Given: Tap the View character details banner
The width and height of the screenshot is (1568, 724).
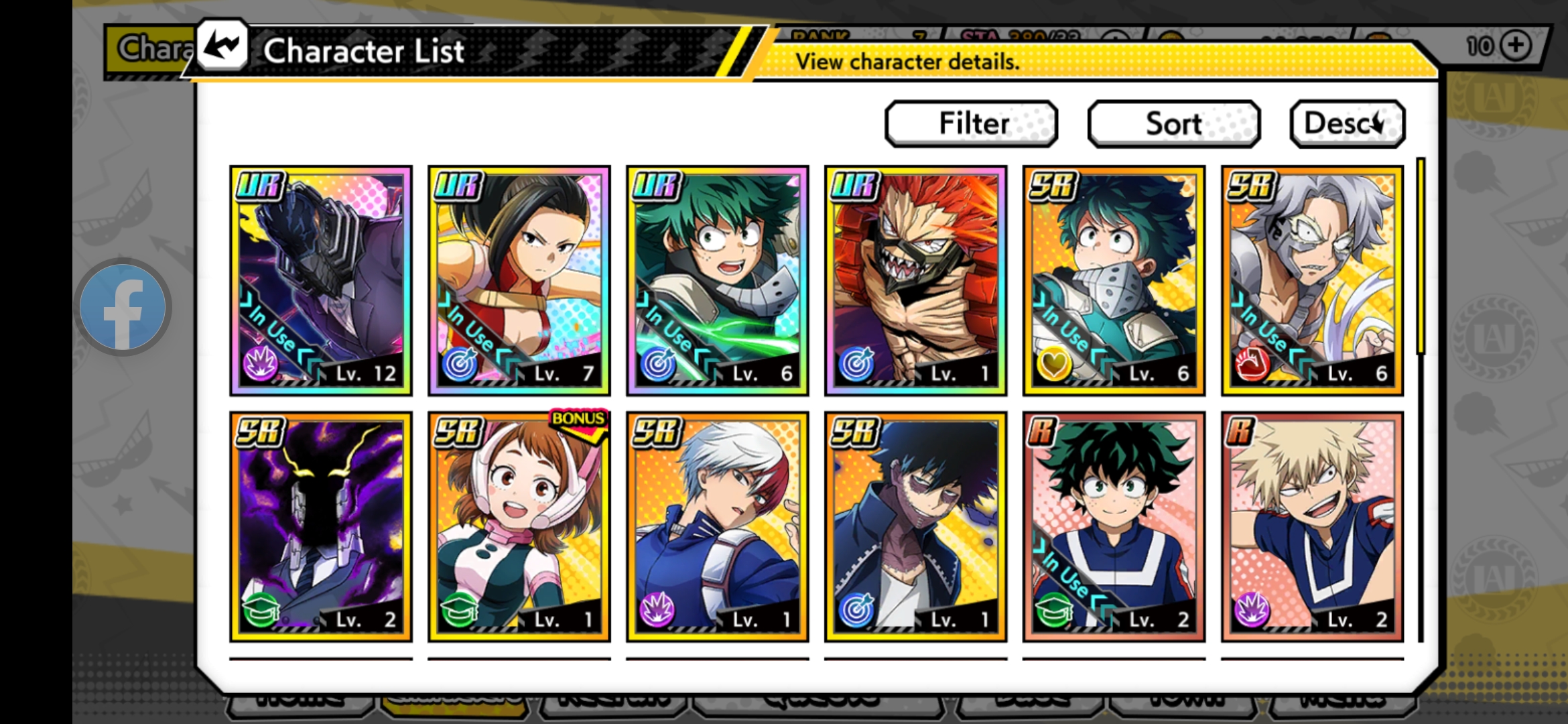Looking at the screenshot, I should (909, 62).
